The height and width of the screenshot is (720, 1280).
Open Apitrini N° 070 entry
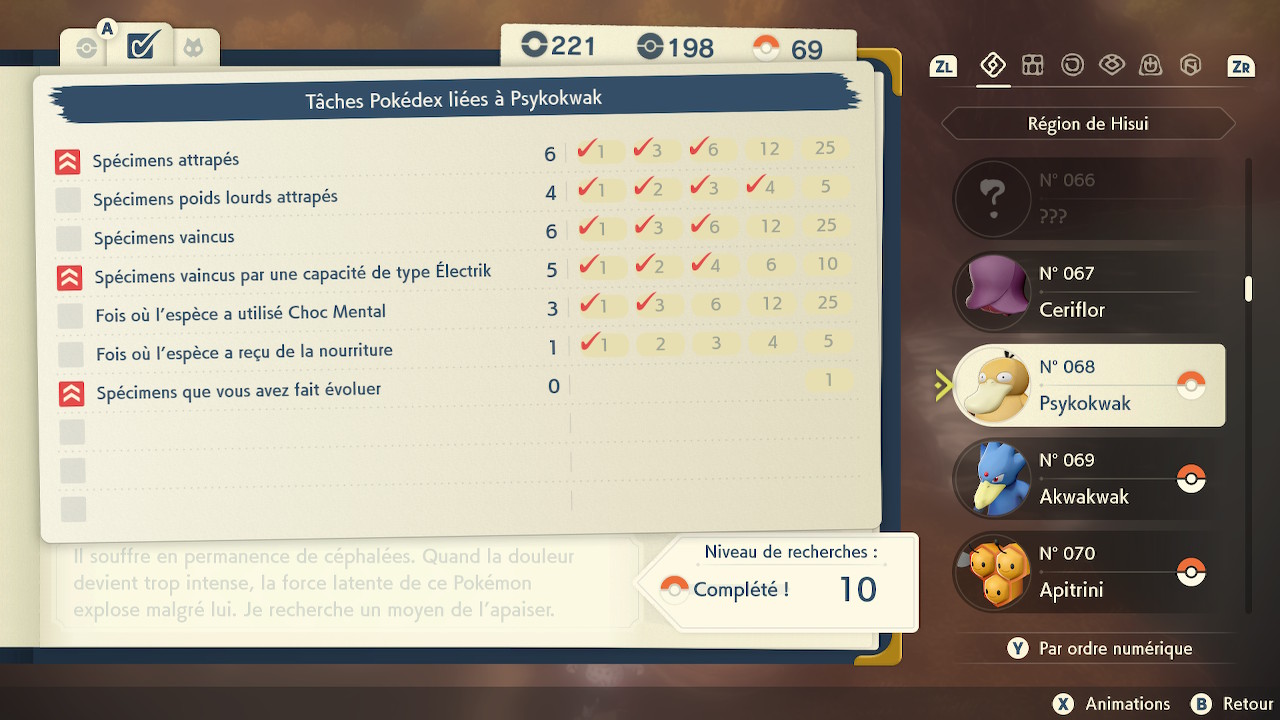pos(1088,571)
